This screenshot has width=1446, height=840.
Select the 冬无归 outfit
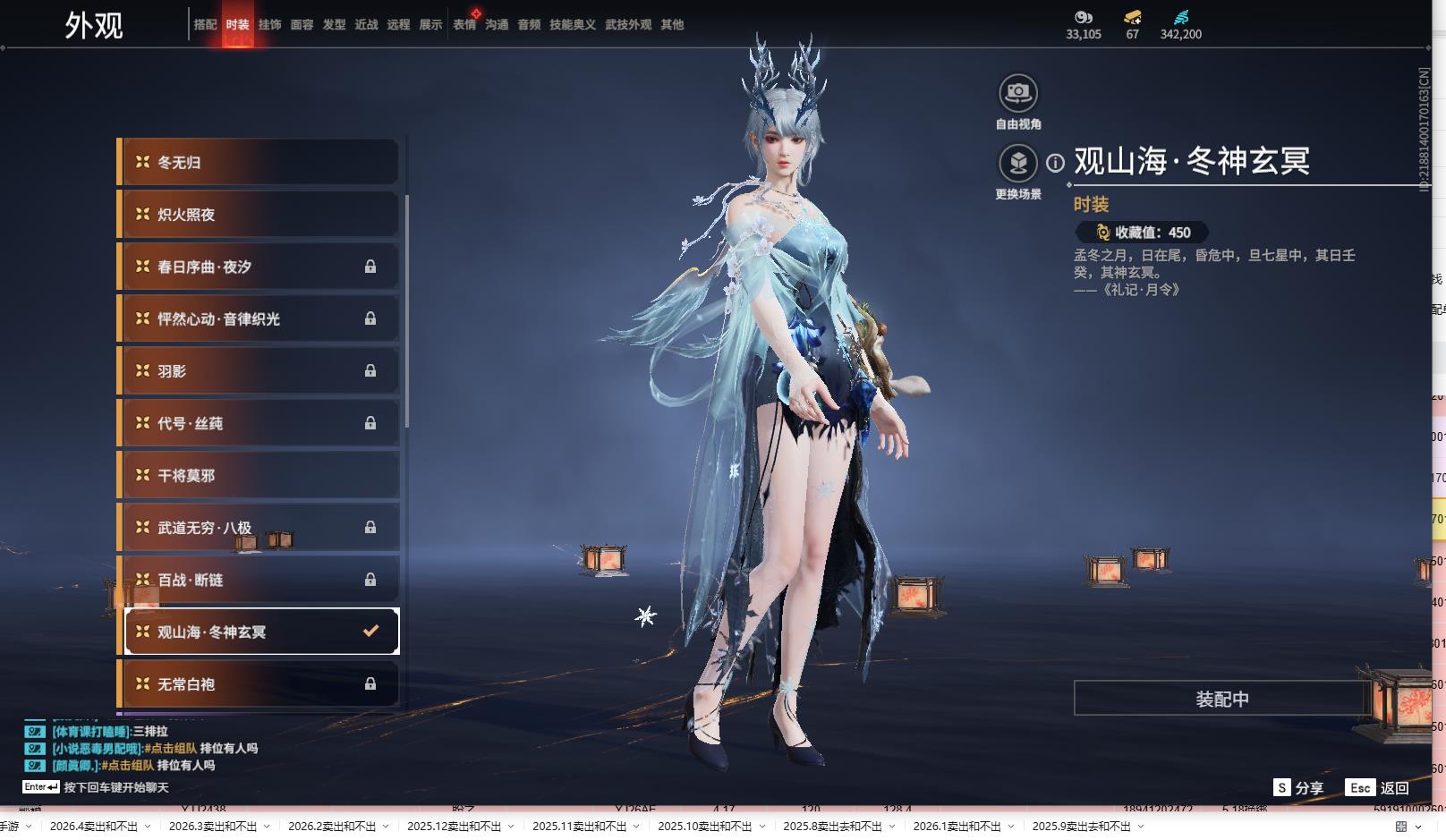(259, 163)
